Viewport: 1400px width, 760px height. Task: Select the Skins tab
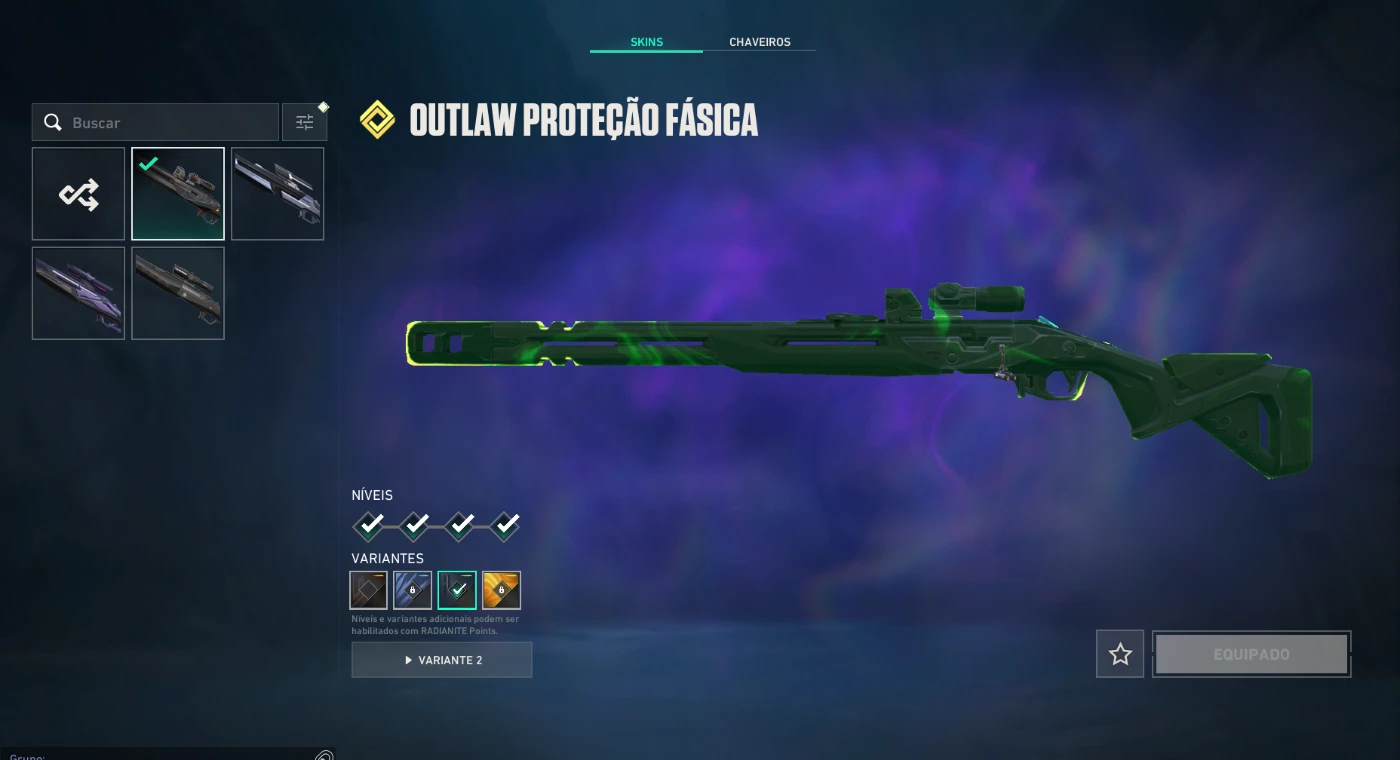point(646,42)
